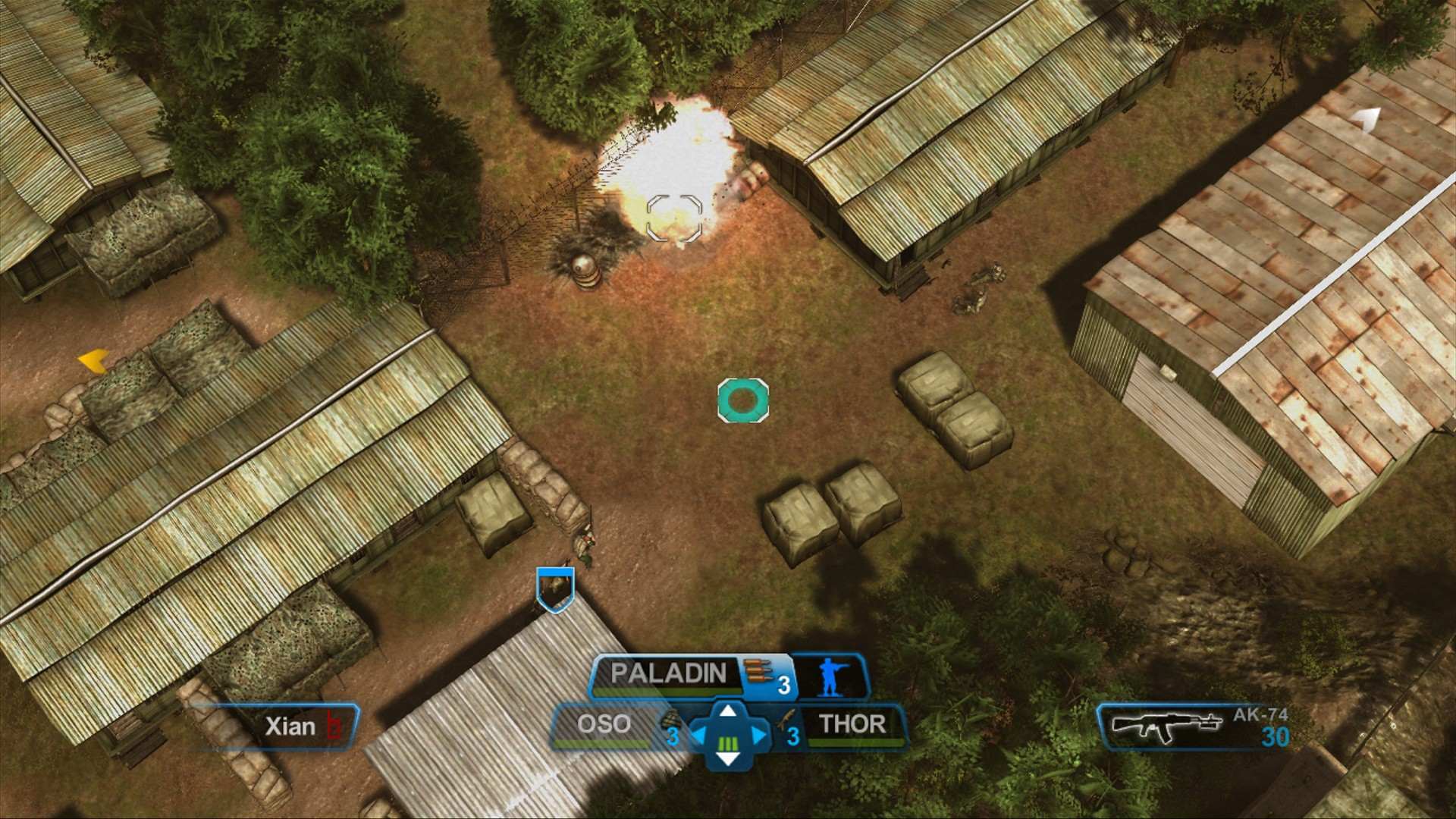Toggle the up arrow on the command pad
The width and height of the screenshot is (1456, 819).
729,711
